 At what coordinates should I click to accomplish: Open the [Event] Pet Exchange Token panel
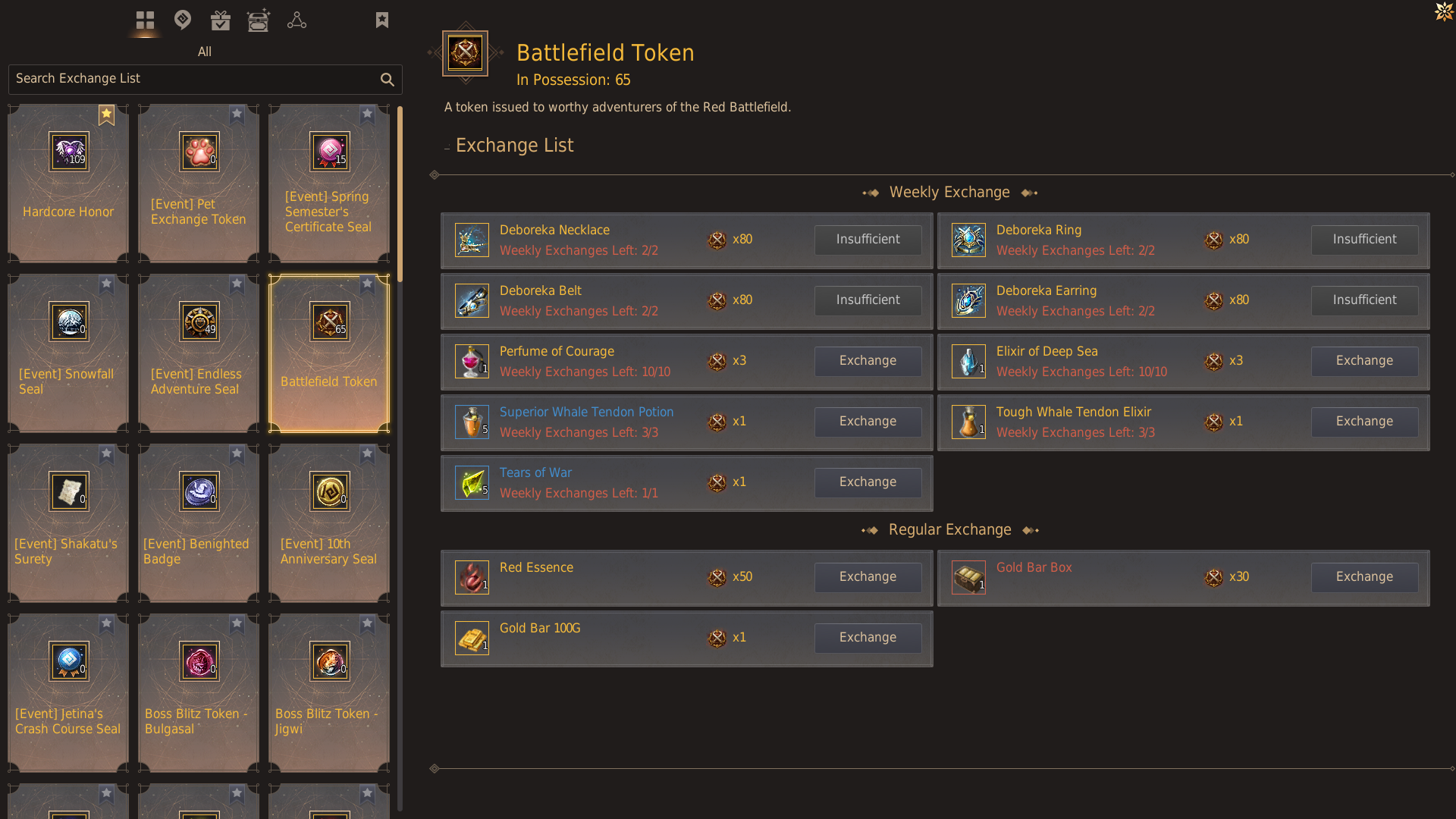[x=198, y=182]
